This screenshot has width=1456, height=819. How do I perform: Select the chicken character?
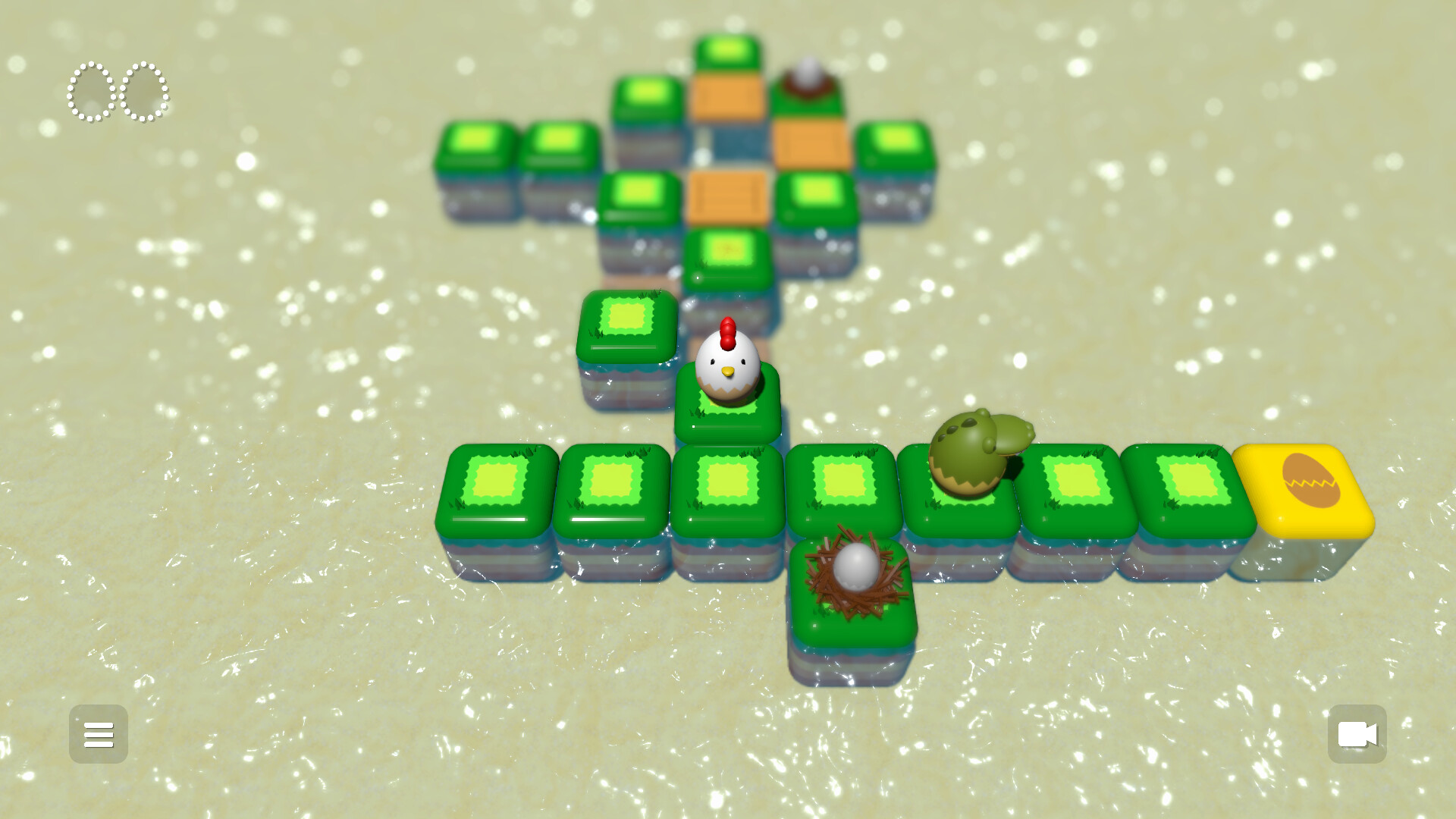728,364
